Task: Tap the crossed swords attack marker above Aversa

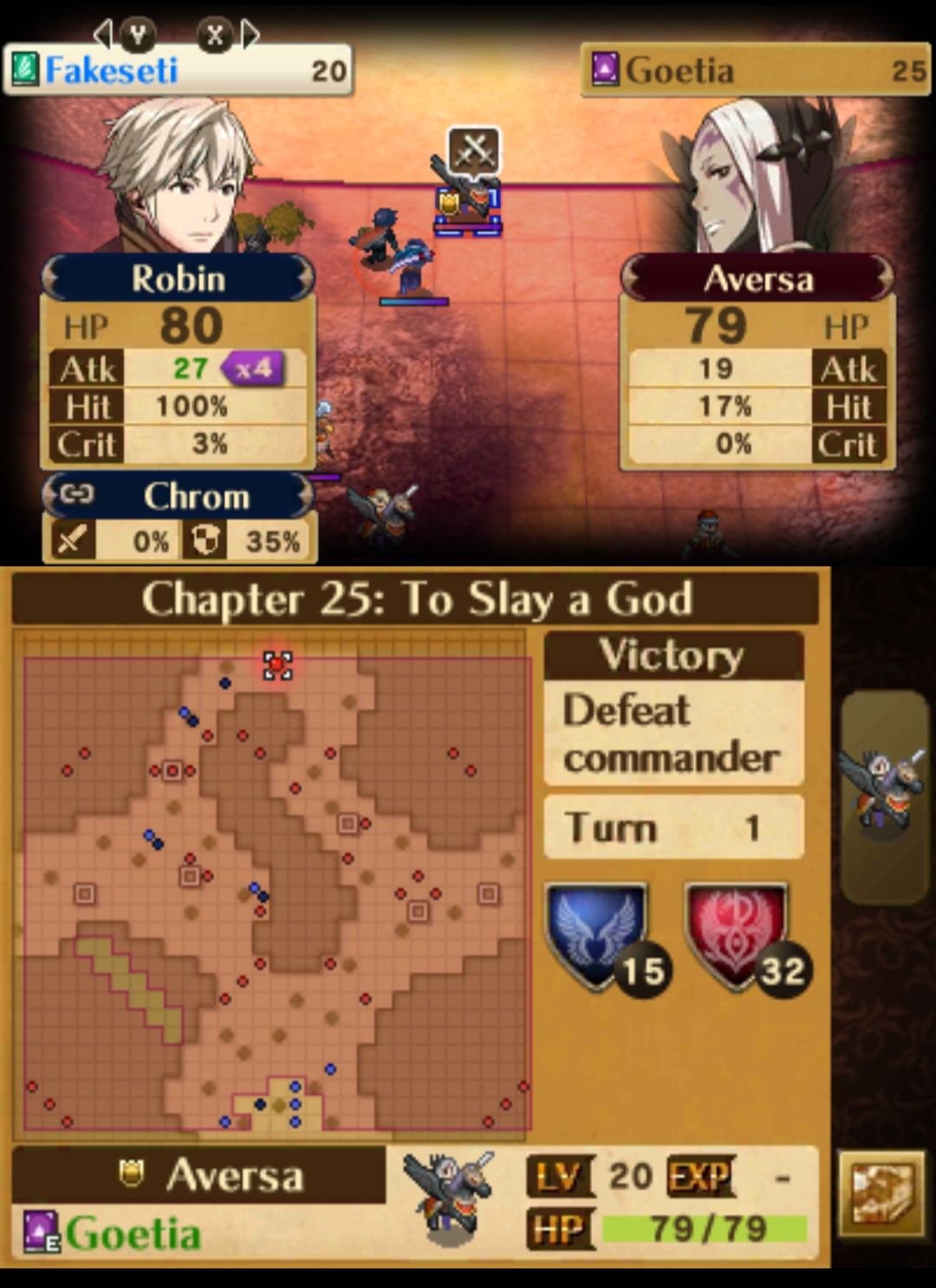Action: 473,151
